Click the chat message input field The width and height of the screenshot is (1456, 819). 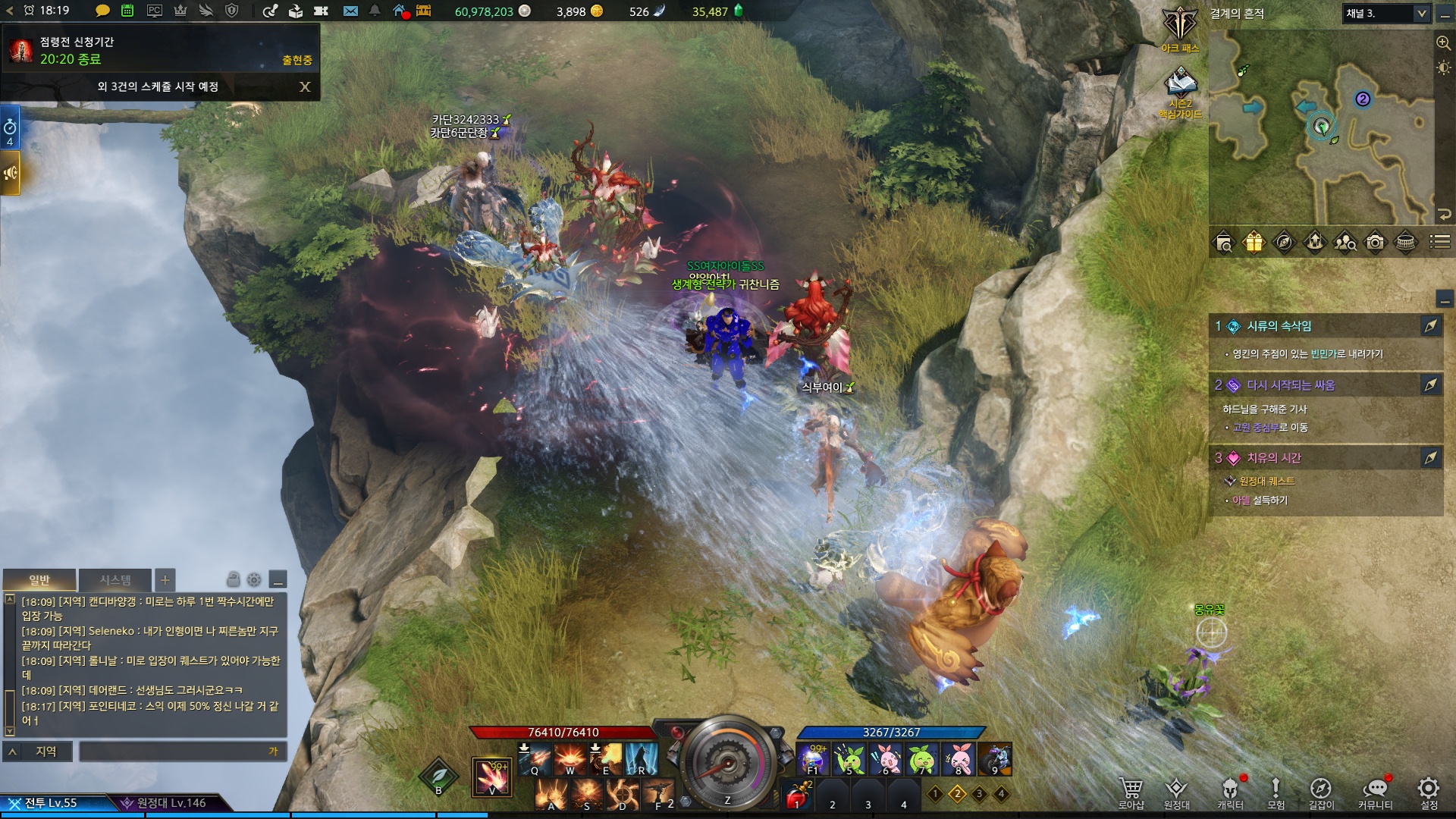pyautogui.click(x=182, y=752)
